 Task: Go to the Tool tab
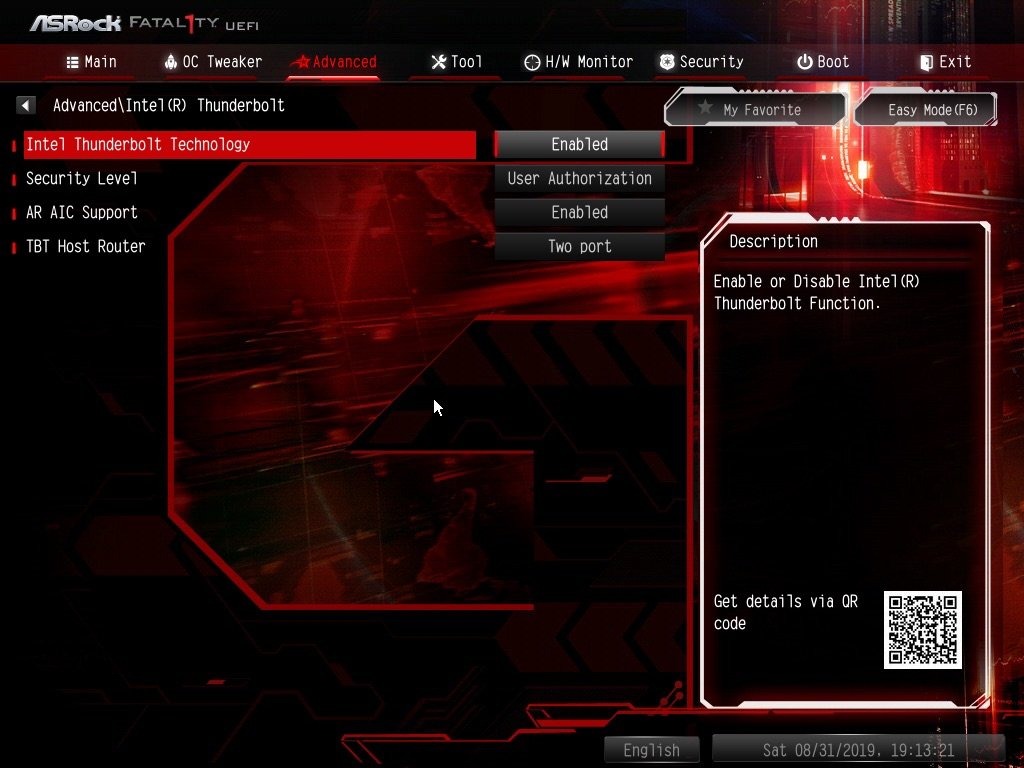tap(456, 62)
